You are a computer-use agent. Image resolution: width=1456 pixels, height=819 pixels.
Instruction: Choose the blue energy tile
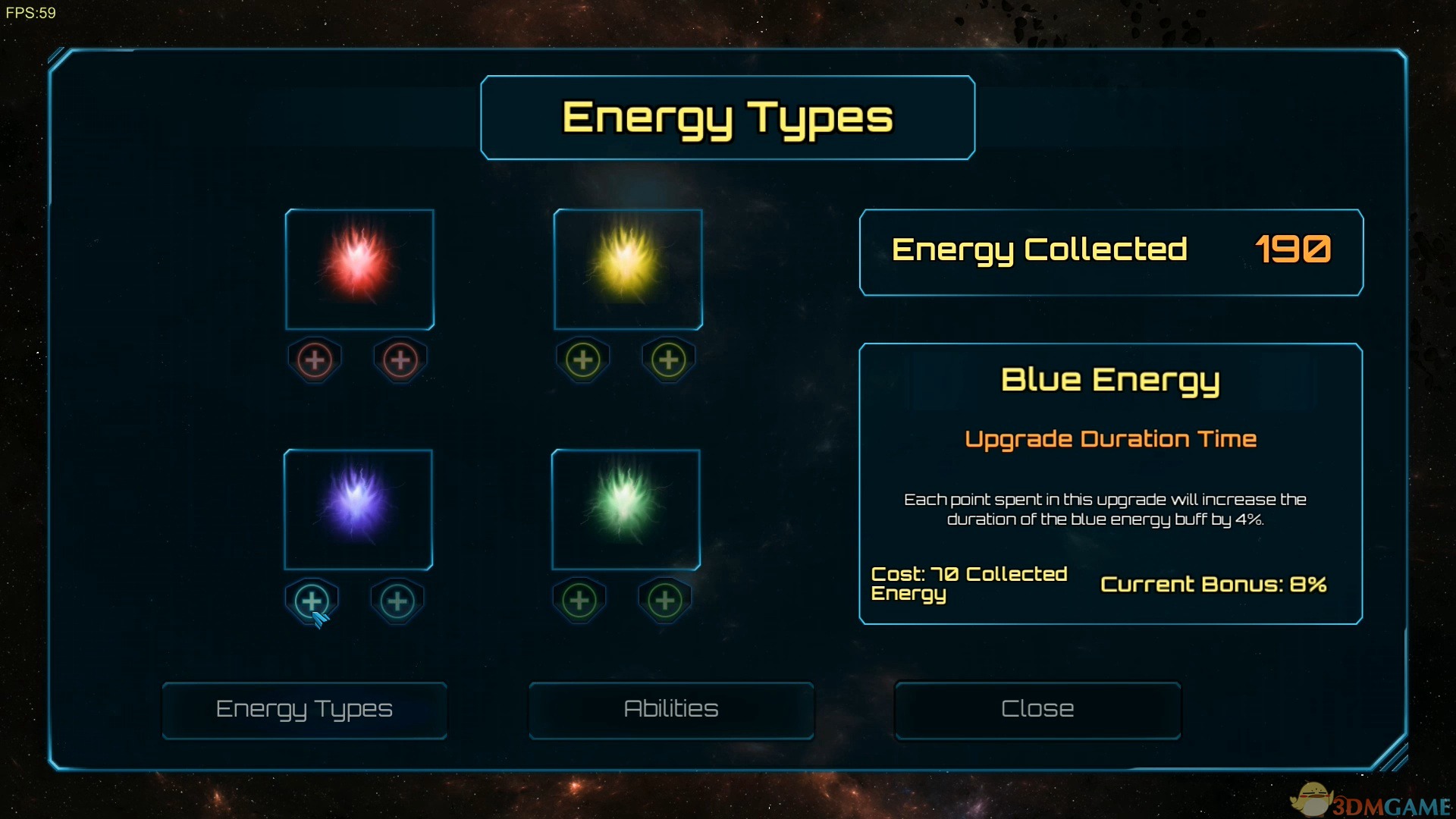point(358,509)
